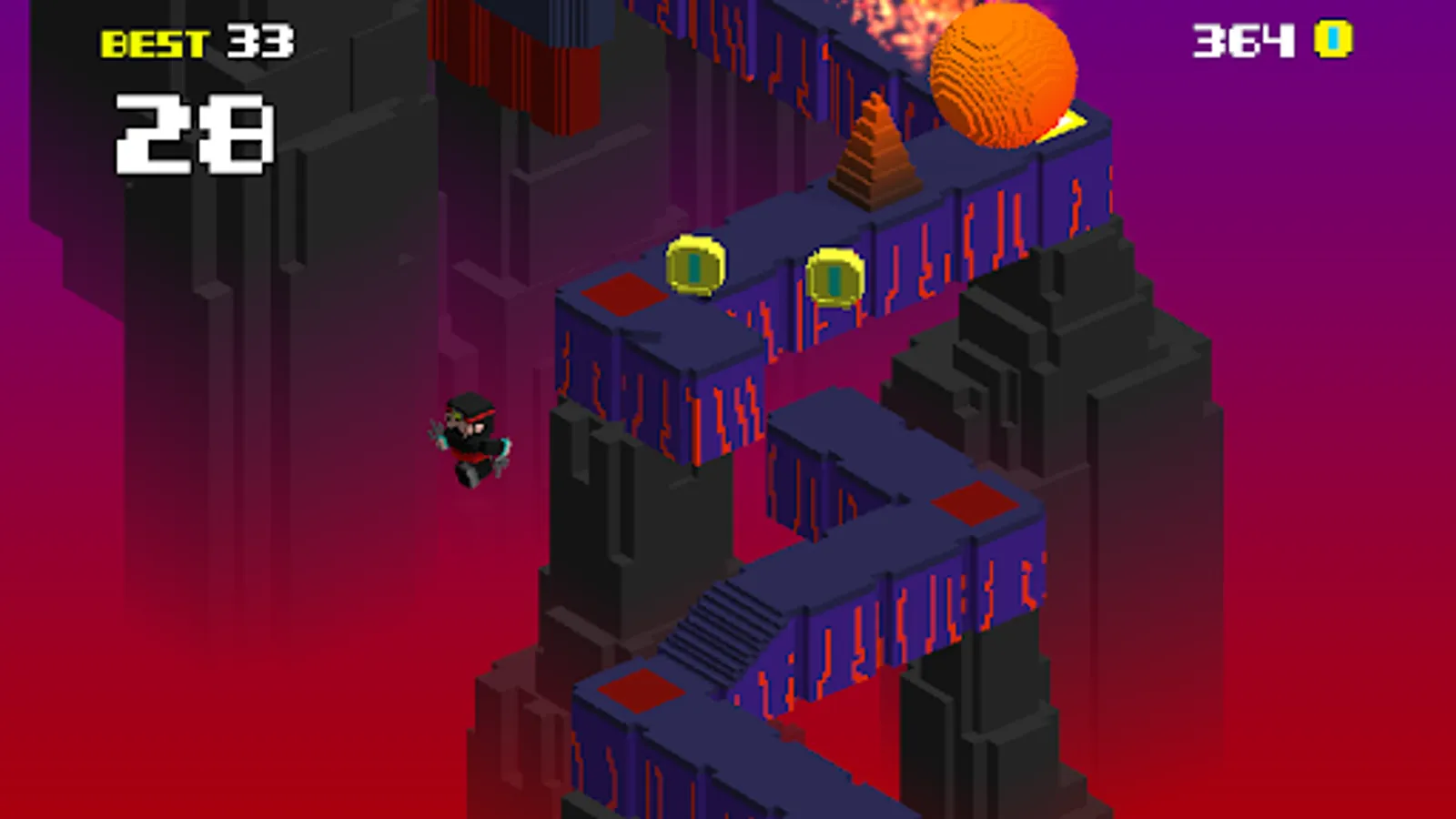Click the BEST 33 high score label
The height and width of the screenshot is (819, 1456).
click(196, 41)
